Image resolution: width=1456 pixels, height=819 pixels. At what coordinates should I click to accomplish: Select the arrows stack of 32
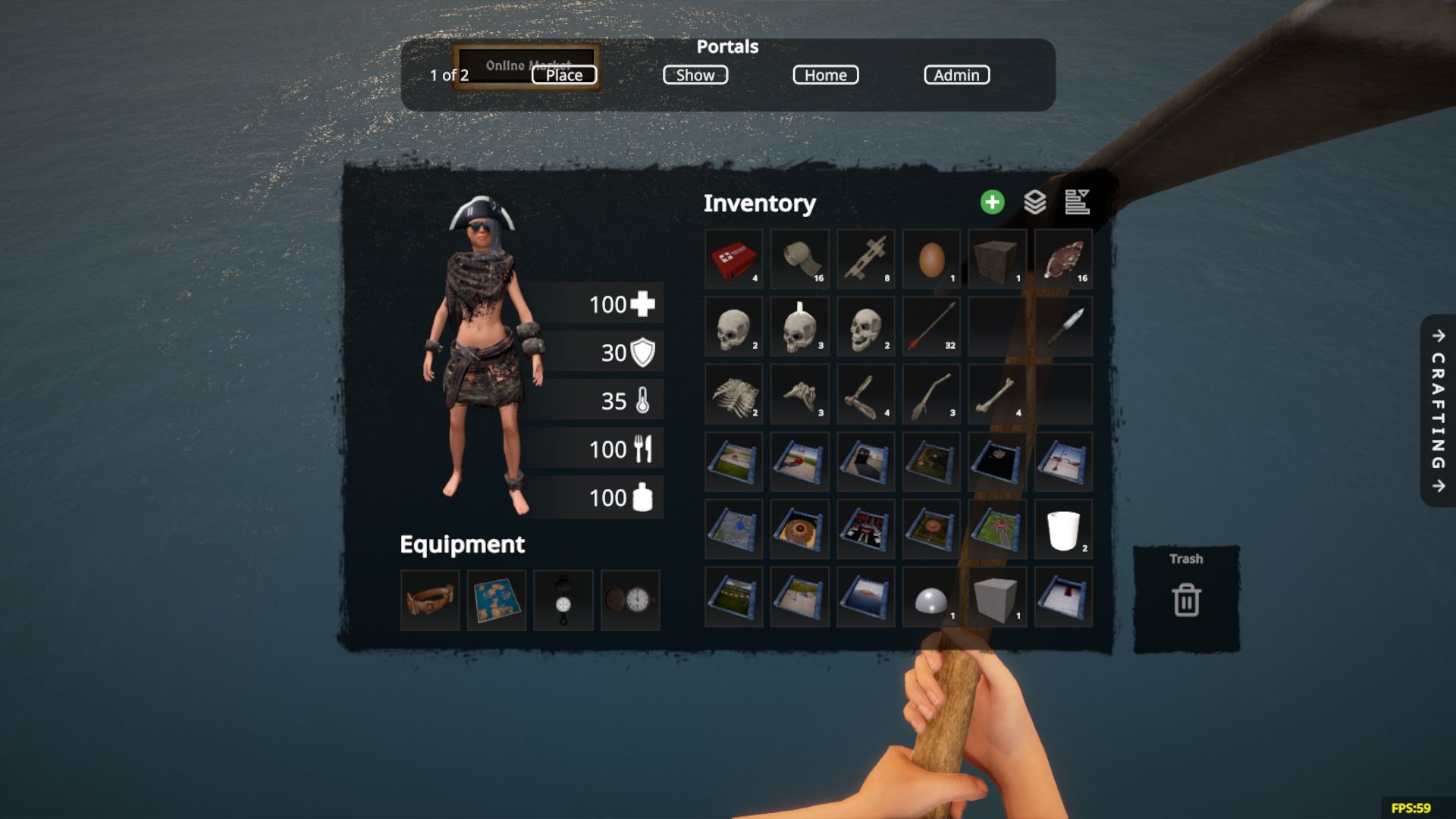[x=931, y=327]
